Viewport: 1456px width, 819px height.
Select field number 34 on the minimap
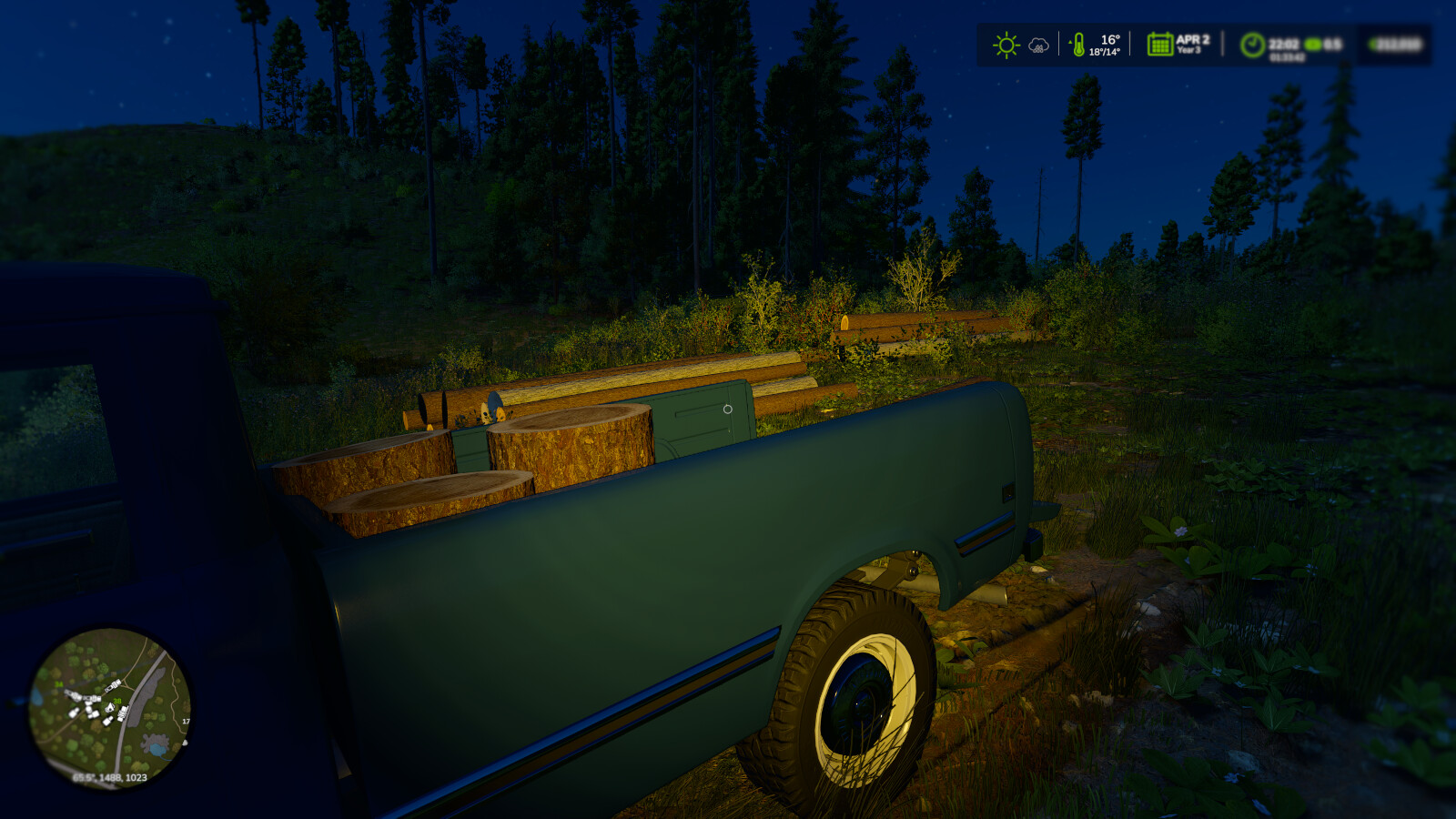click(57, 684)
